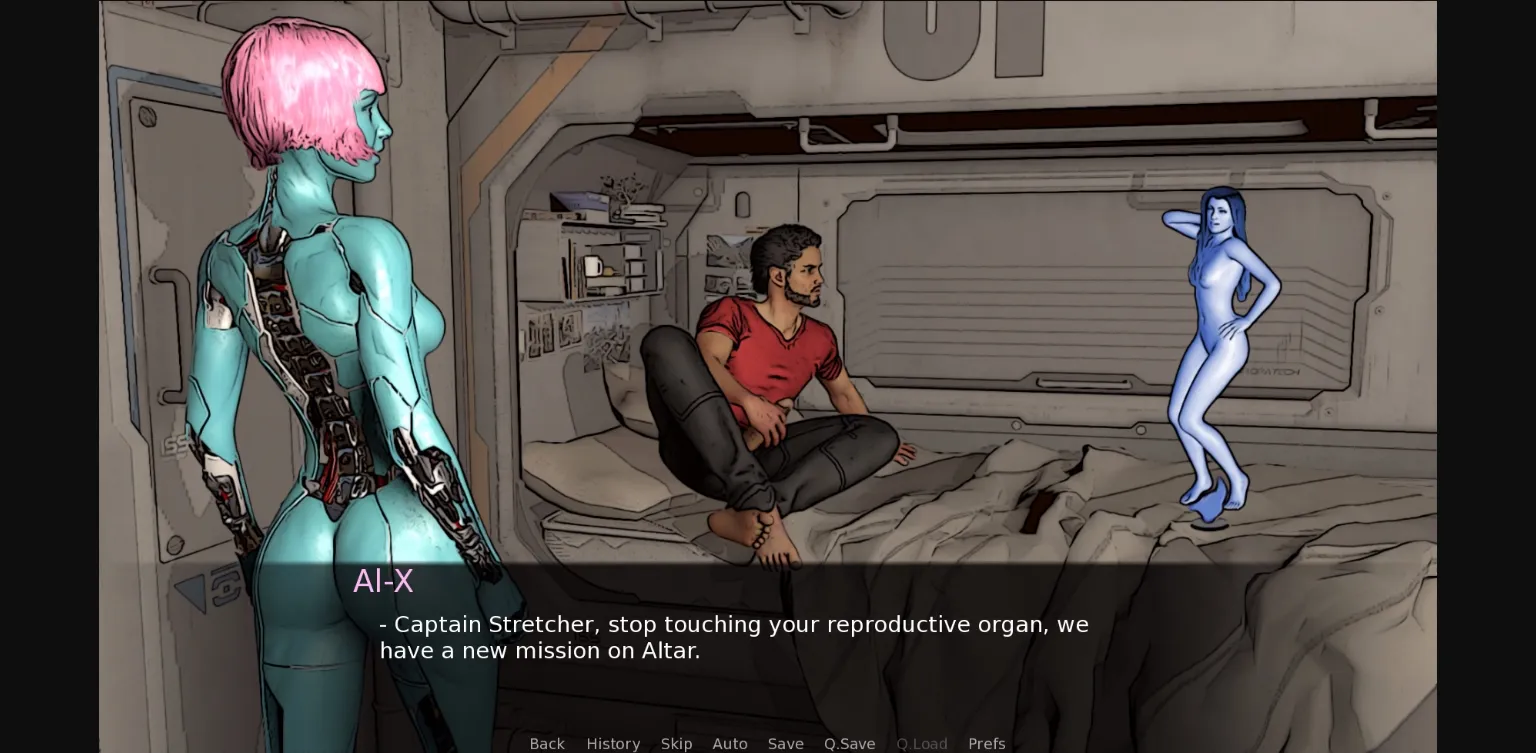Go Back to the previous dialogue line
The height and width of the screenshot is (753, 1536).
(547, 744)
